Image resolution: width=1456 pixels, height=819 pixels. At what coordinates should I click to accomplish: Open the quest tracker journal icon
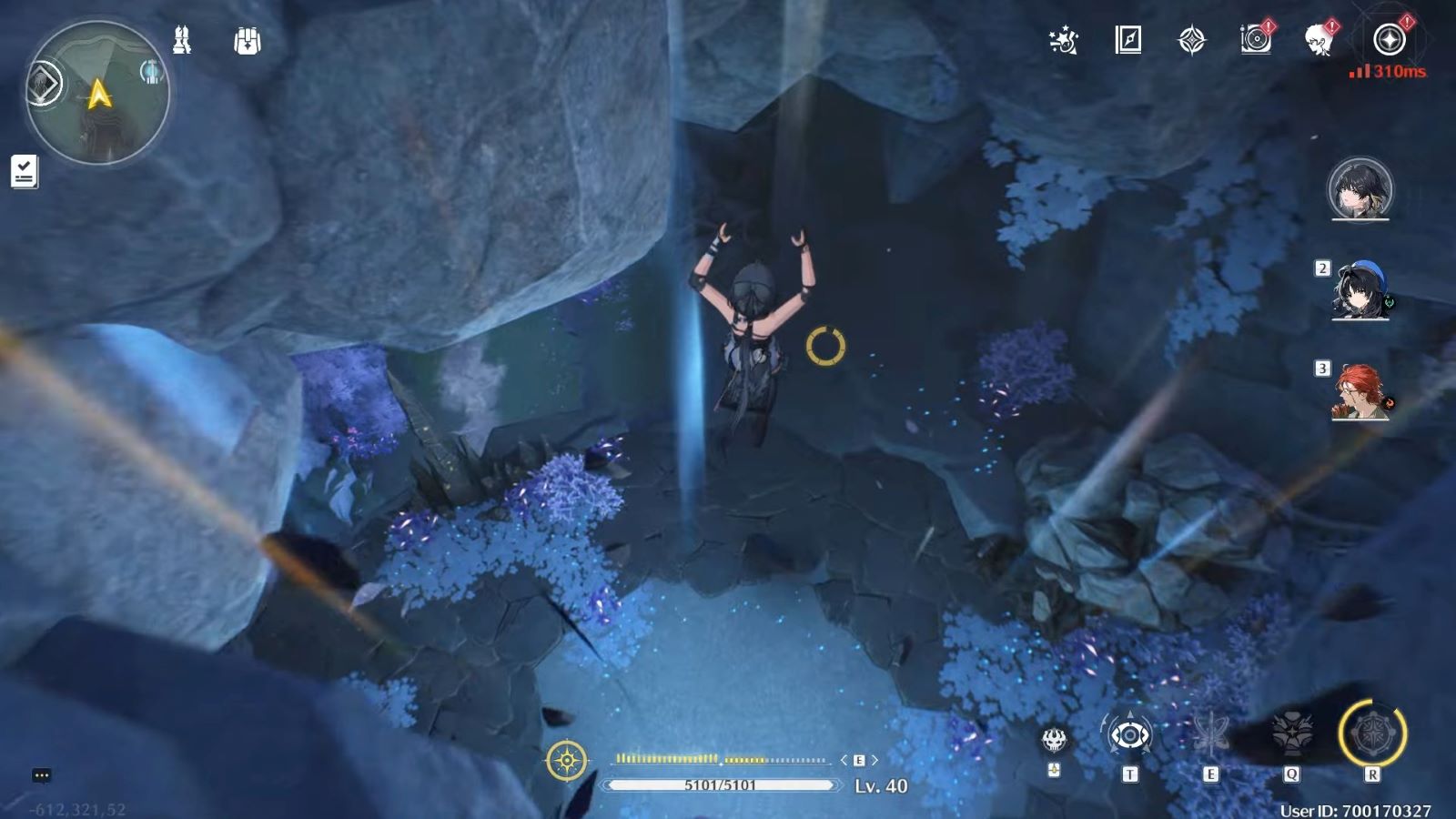(x=23, y=173)
